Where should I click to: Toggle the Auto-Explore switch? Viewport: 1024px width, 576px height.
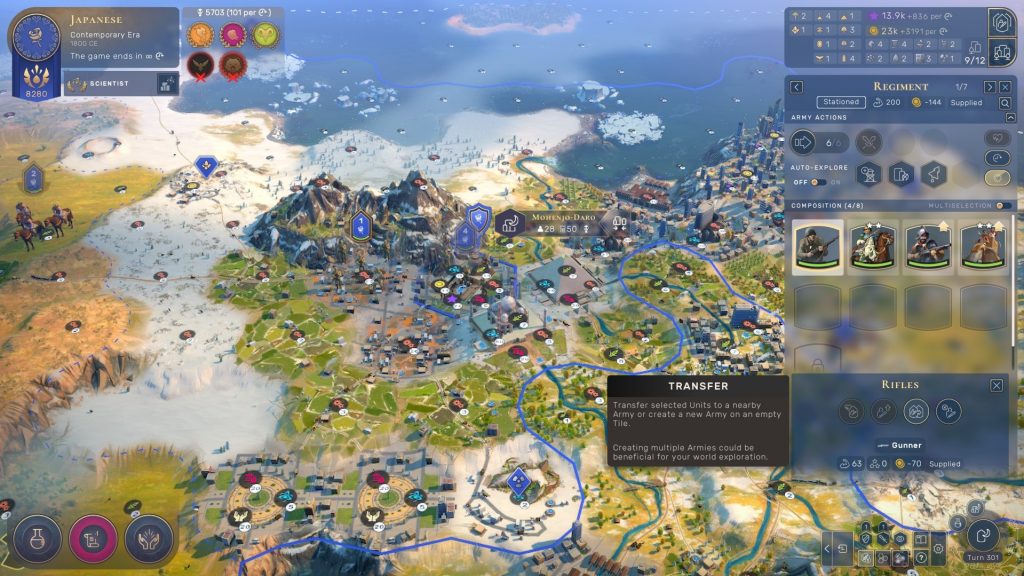click(816, 182)
